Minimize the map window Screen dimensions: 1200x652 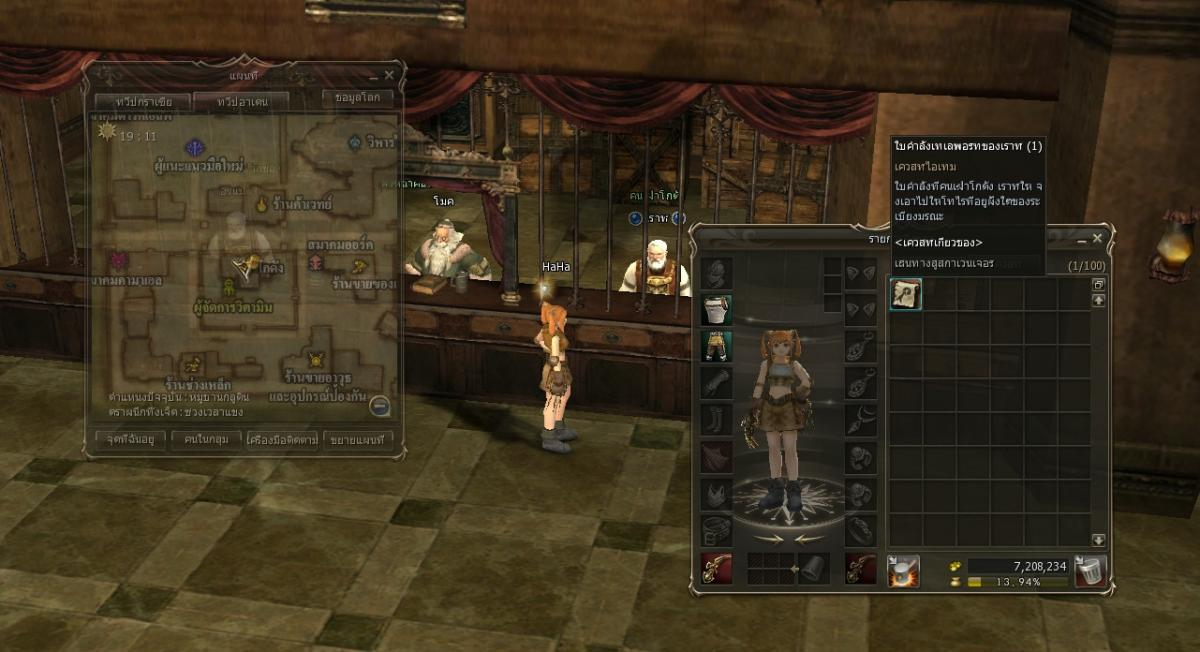(374, 76)
